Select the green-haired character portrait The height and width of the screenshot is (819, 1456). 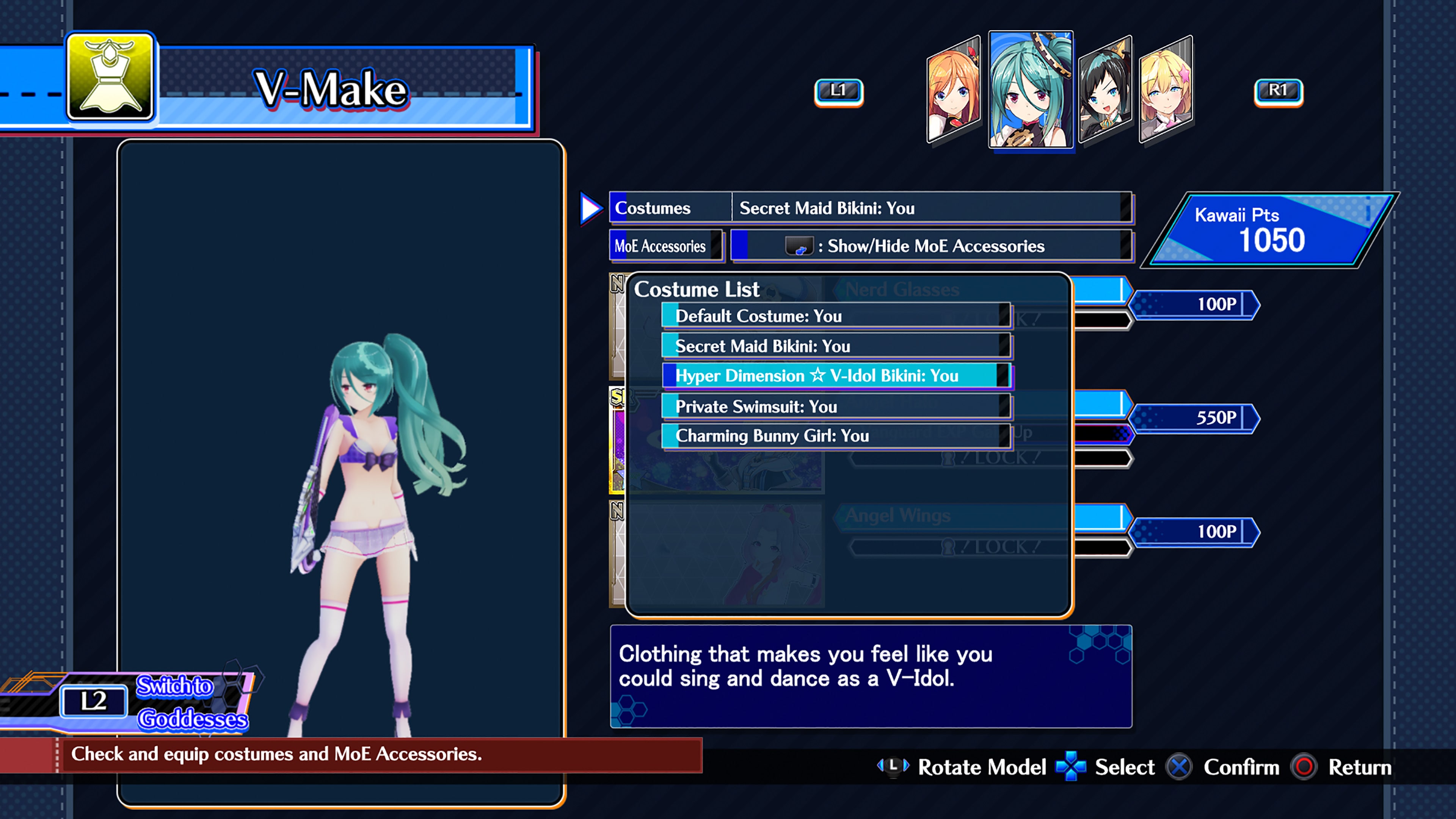(1031, 91)
